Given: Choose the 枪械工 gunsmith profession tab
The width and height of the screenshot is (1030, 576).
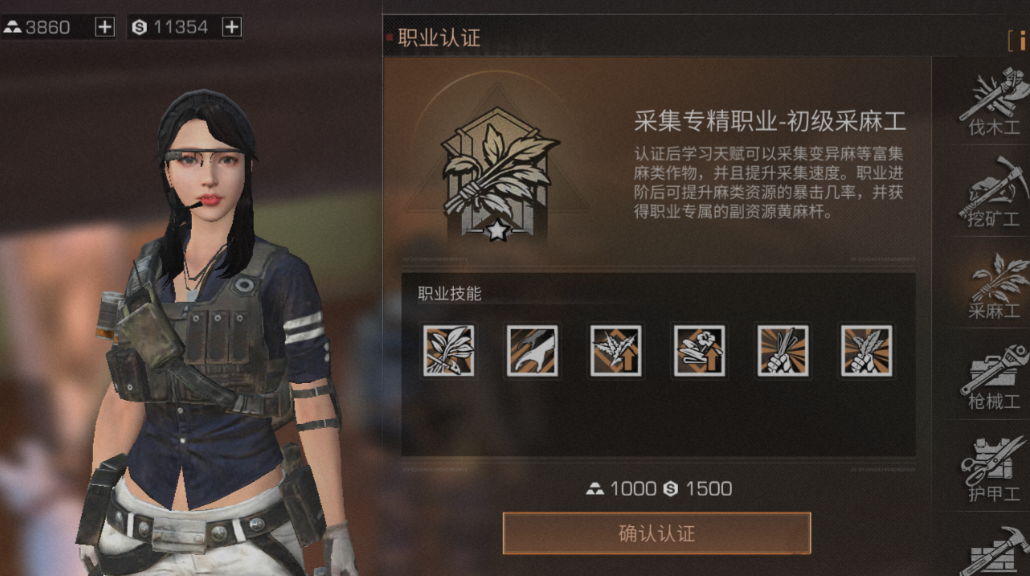Looking at the screenshot, I should tap(994, 376).
